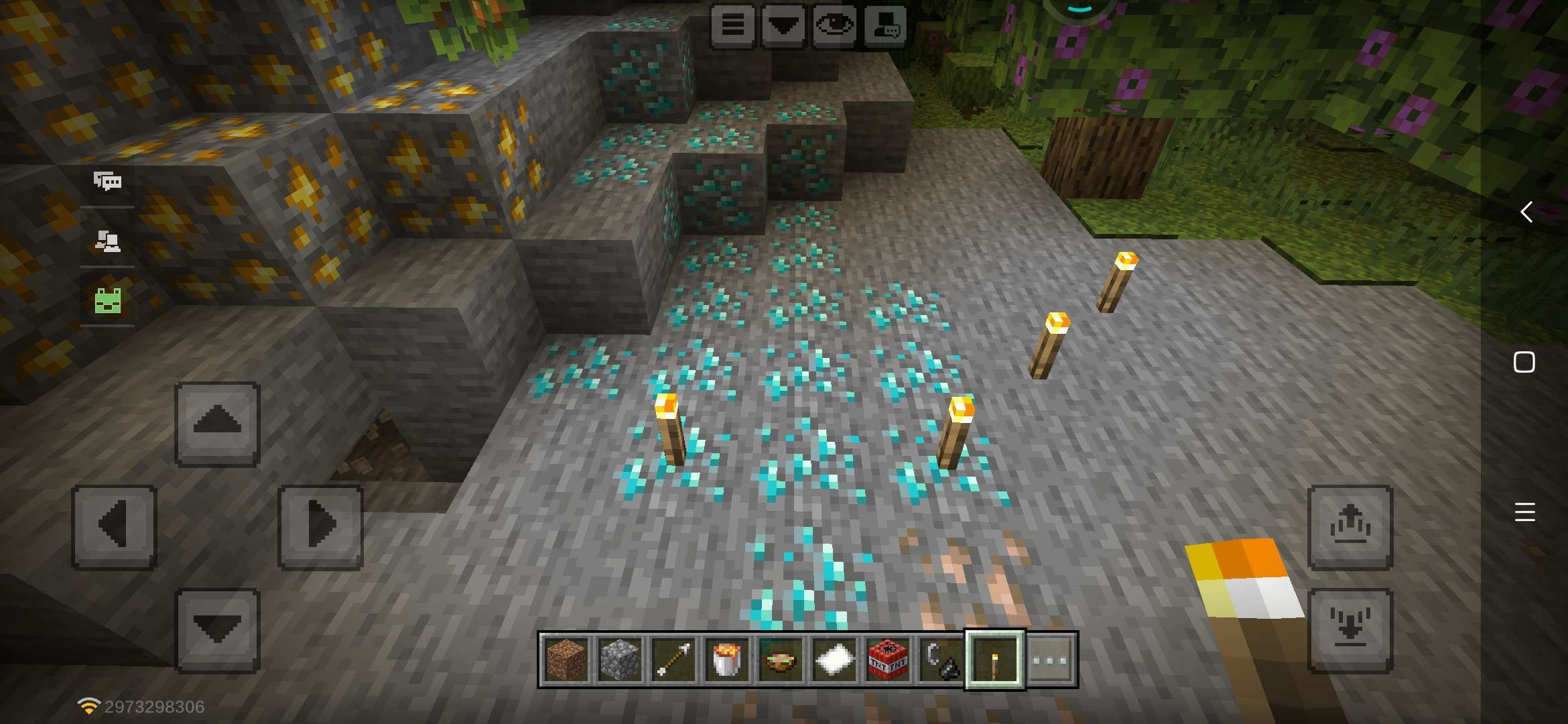This screenshot has width=1568, height=724.
Task: Open inventory with the three-dots slot
Action: click(x=1049, y=660)
